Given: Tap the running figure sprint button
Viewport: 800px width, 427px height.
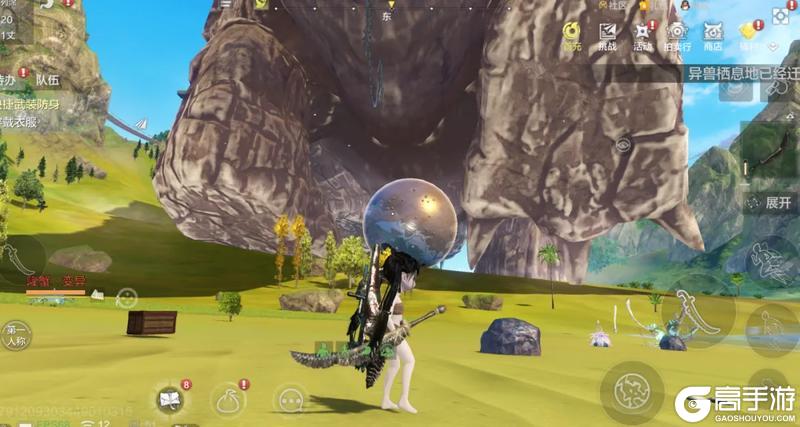Looking at the screenshot, I should click(x=769, y=260).
